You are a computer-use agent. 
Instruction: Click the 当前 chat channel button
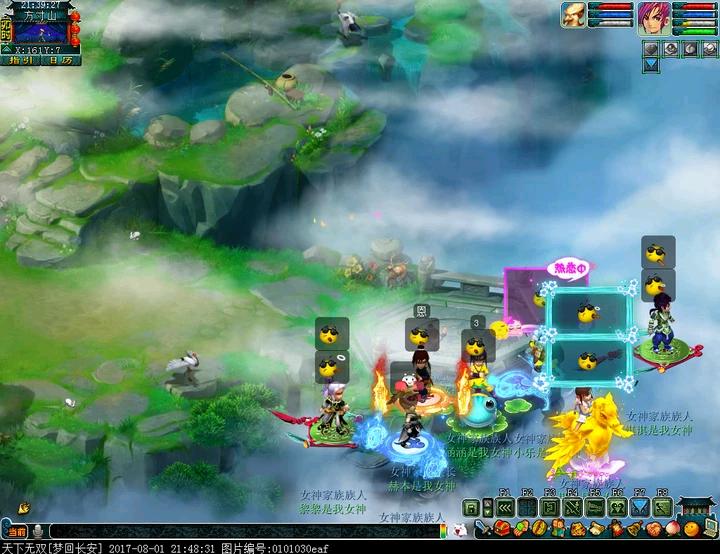tap(14, 531)
